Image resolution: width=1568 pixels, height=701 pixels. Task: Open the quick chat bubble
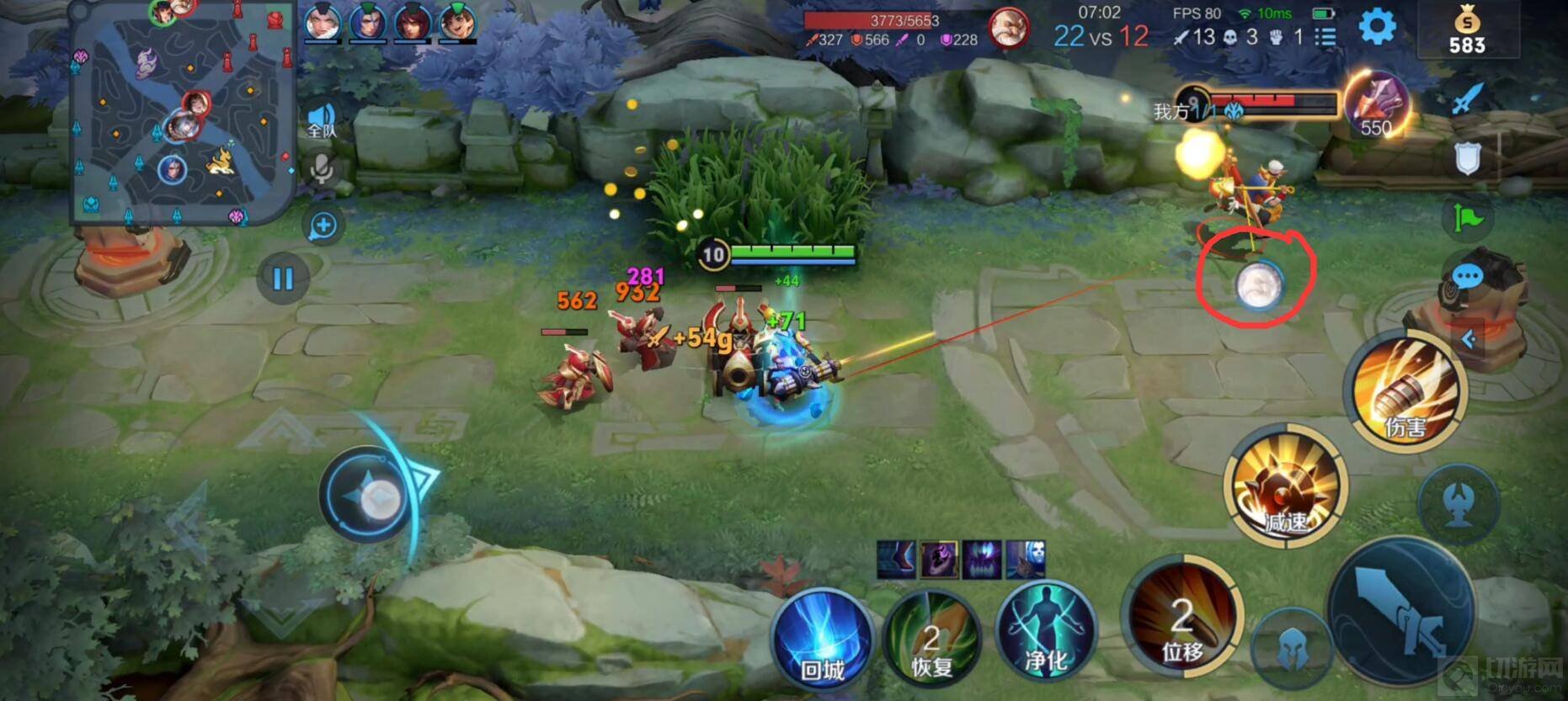(1467, 276)
